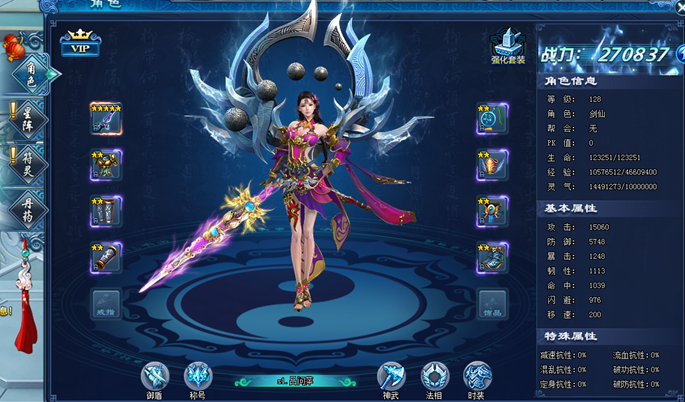685x402 pixels.
Task: Open the 法相 menu
Action: [434, 377]
